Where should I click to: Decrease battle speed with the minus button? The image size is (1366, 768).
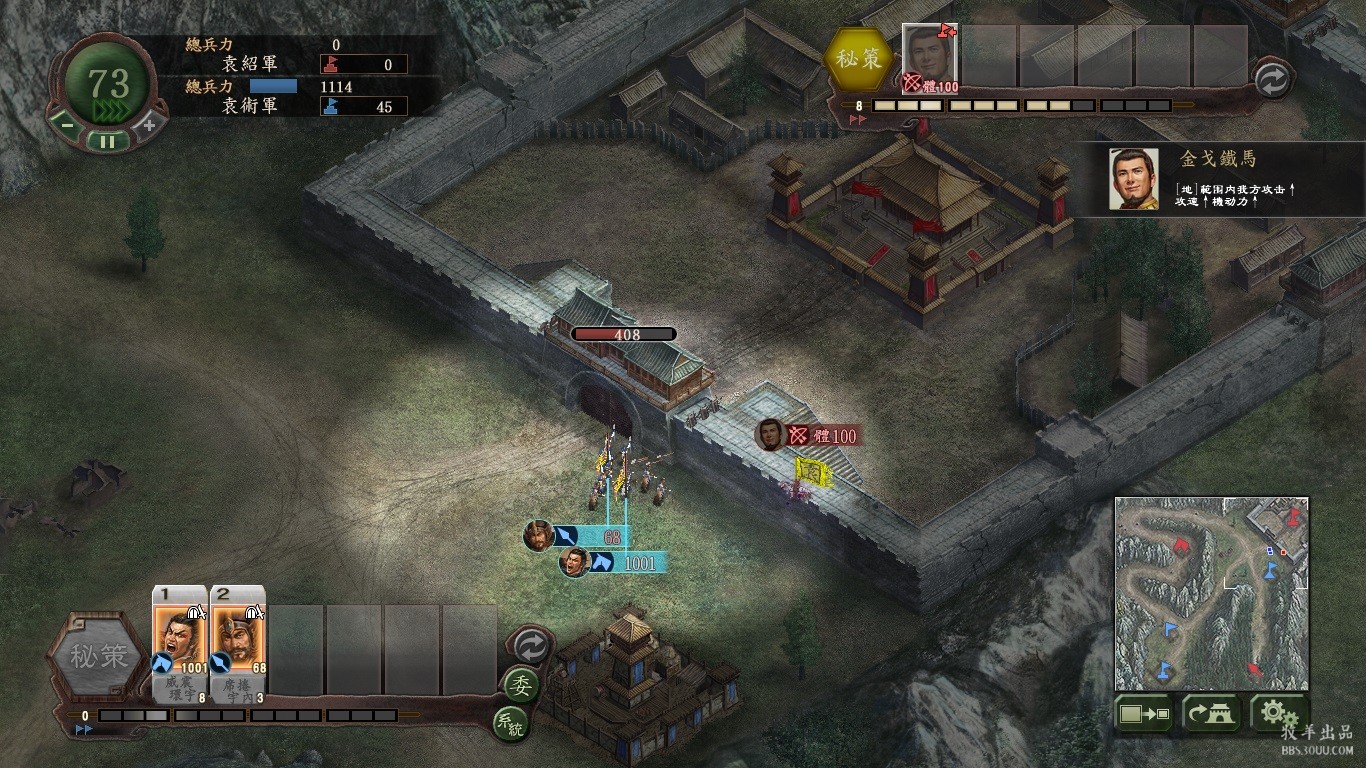coord(66,126)
